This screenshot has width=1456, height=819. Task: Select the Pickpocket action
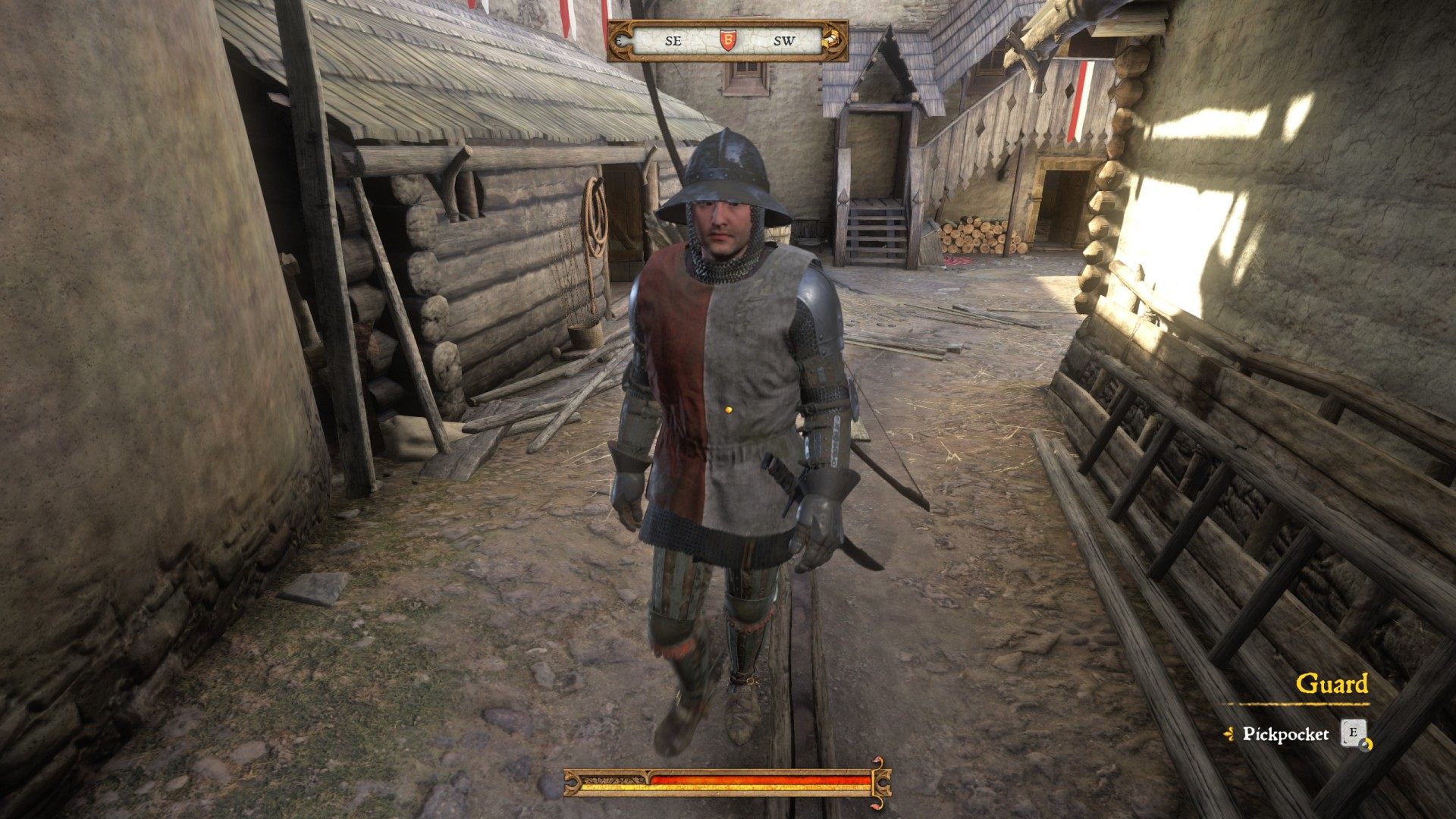coord(1286,734)
